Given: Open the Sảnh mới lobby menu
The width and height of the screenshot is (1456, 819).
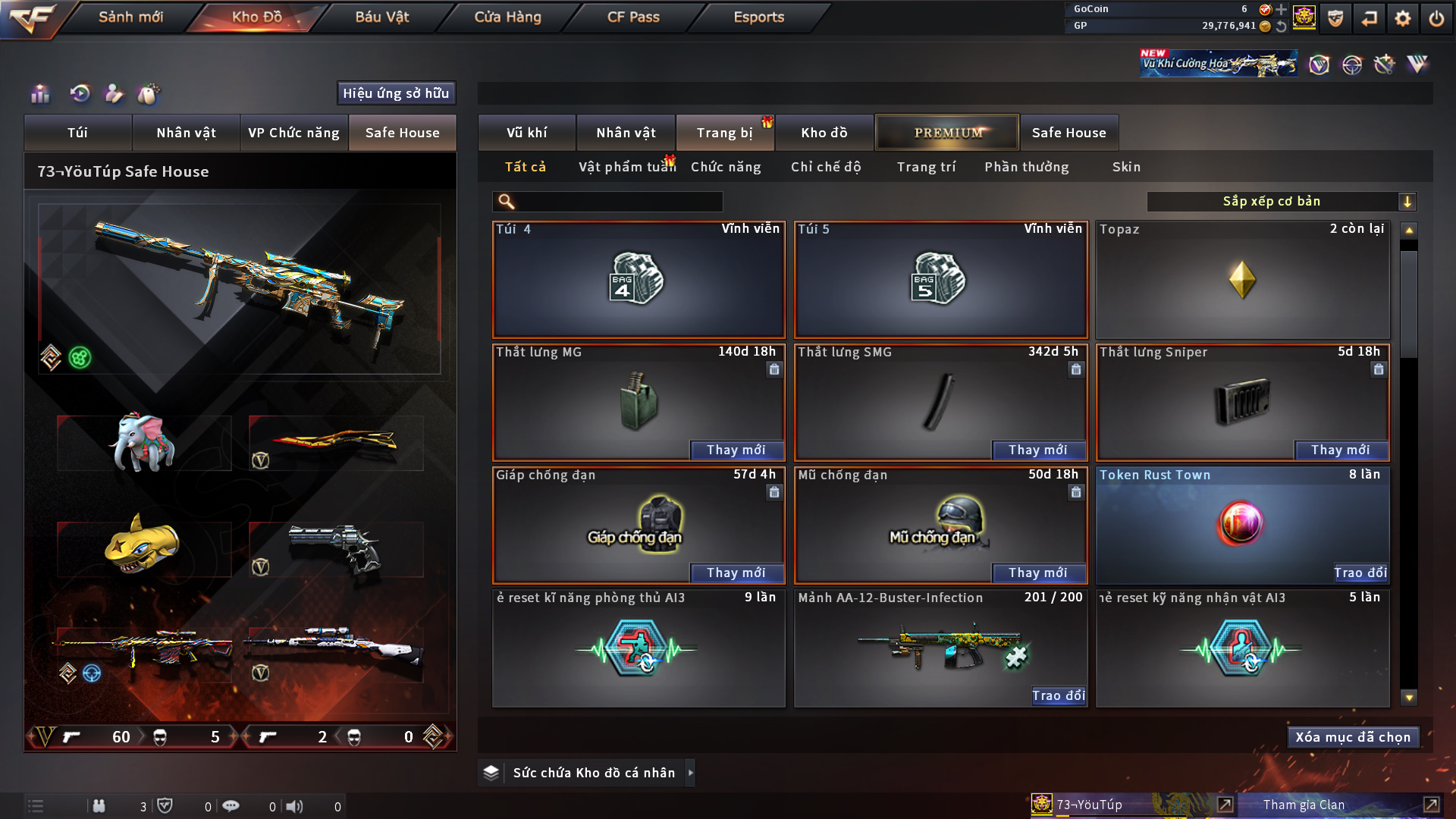Looking at the screenshot, I should 130,17.
